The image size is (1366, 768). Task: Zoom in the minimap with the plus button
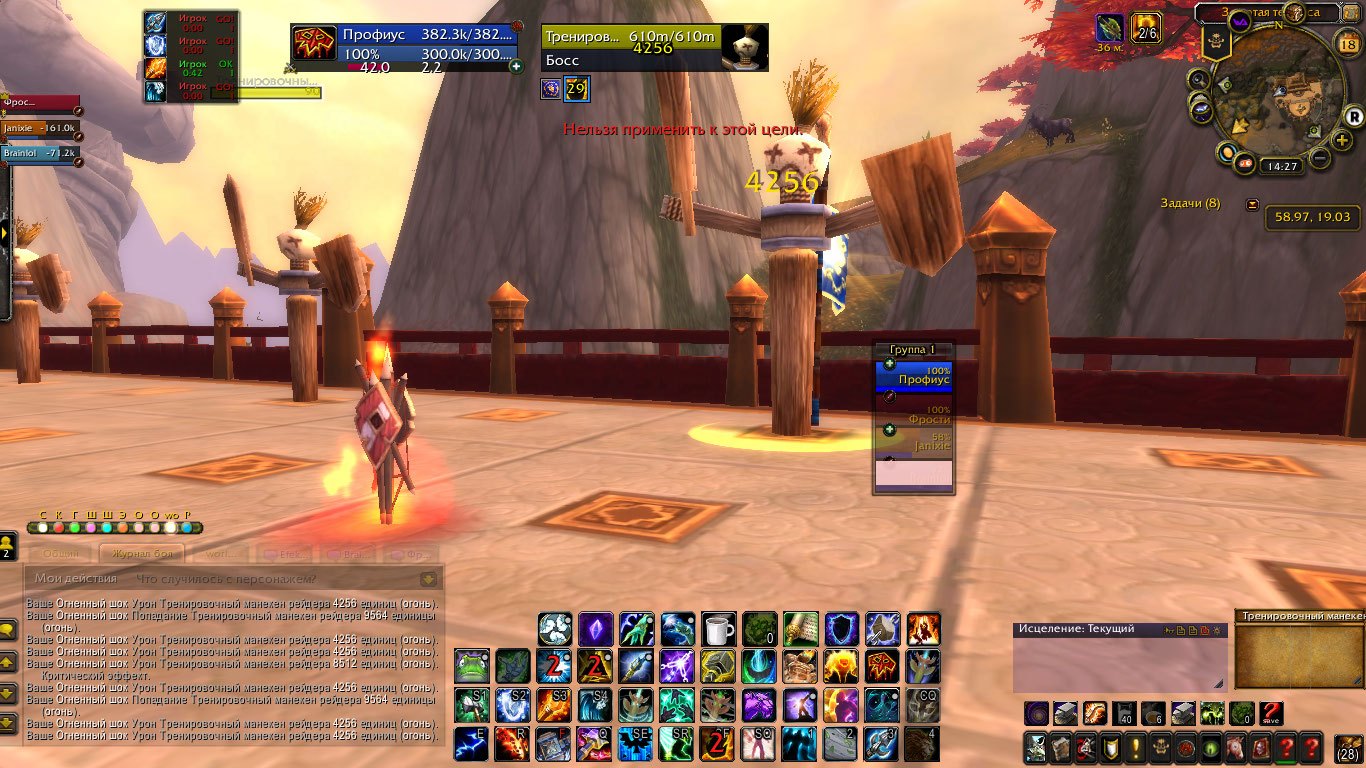(x=1343, y=140)
